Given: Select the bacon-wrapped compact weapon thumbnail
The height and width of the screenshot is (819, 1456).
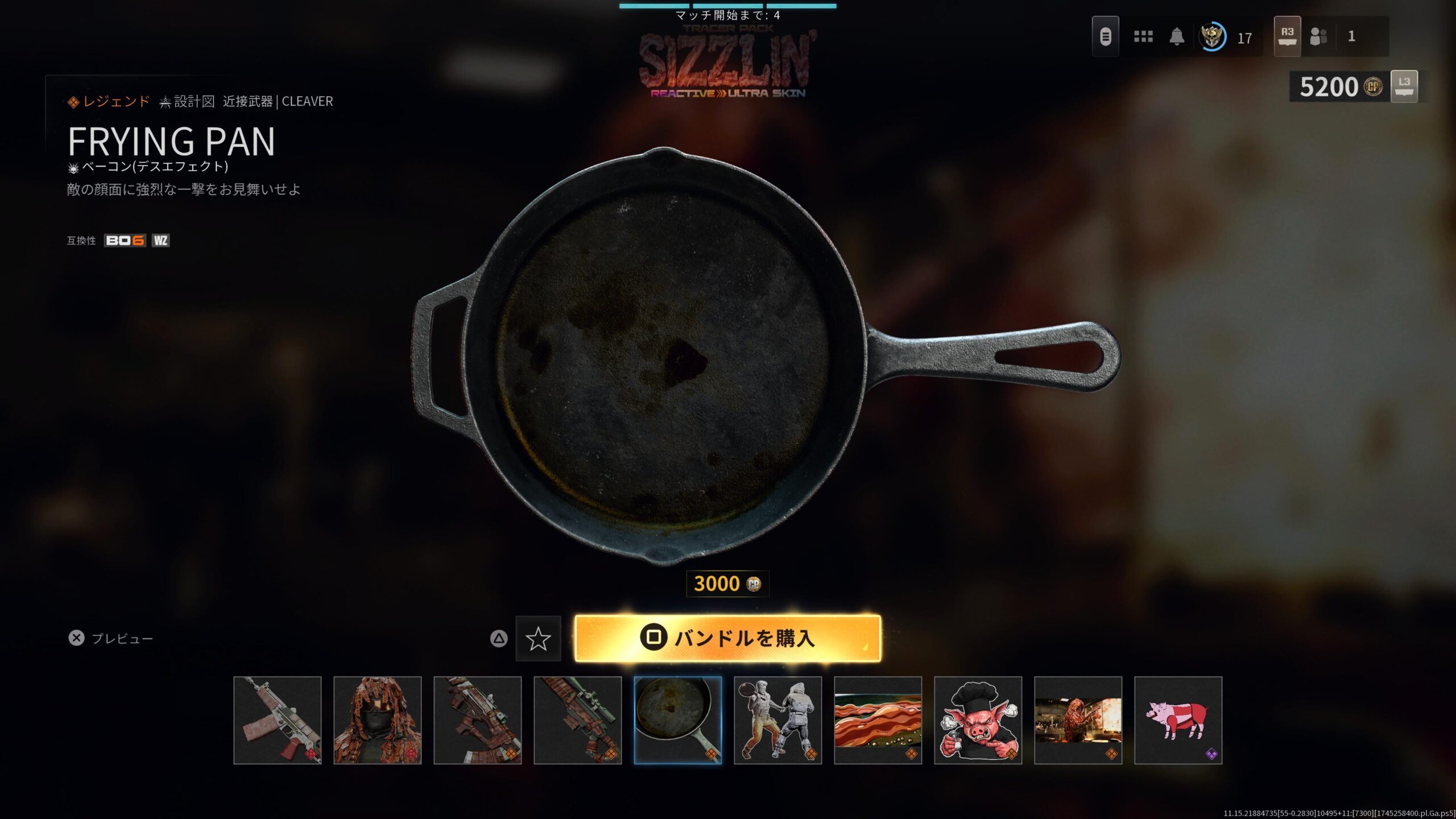Looking at the screenshot, I should tap(478, 720).
